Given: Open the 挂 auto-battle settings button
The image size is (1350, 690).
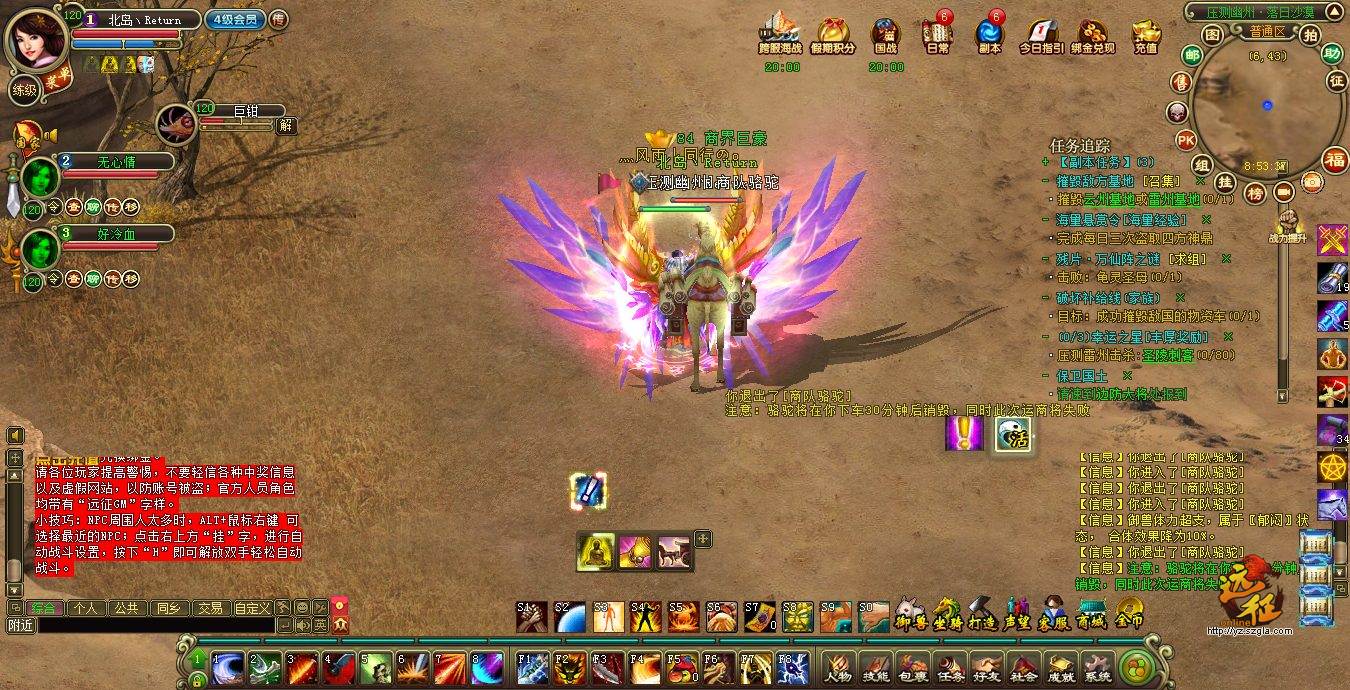Looking at the screenshot, I should point(1224,182).
